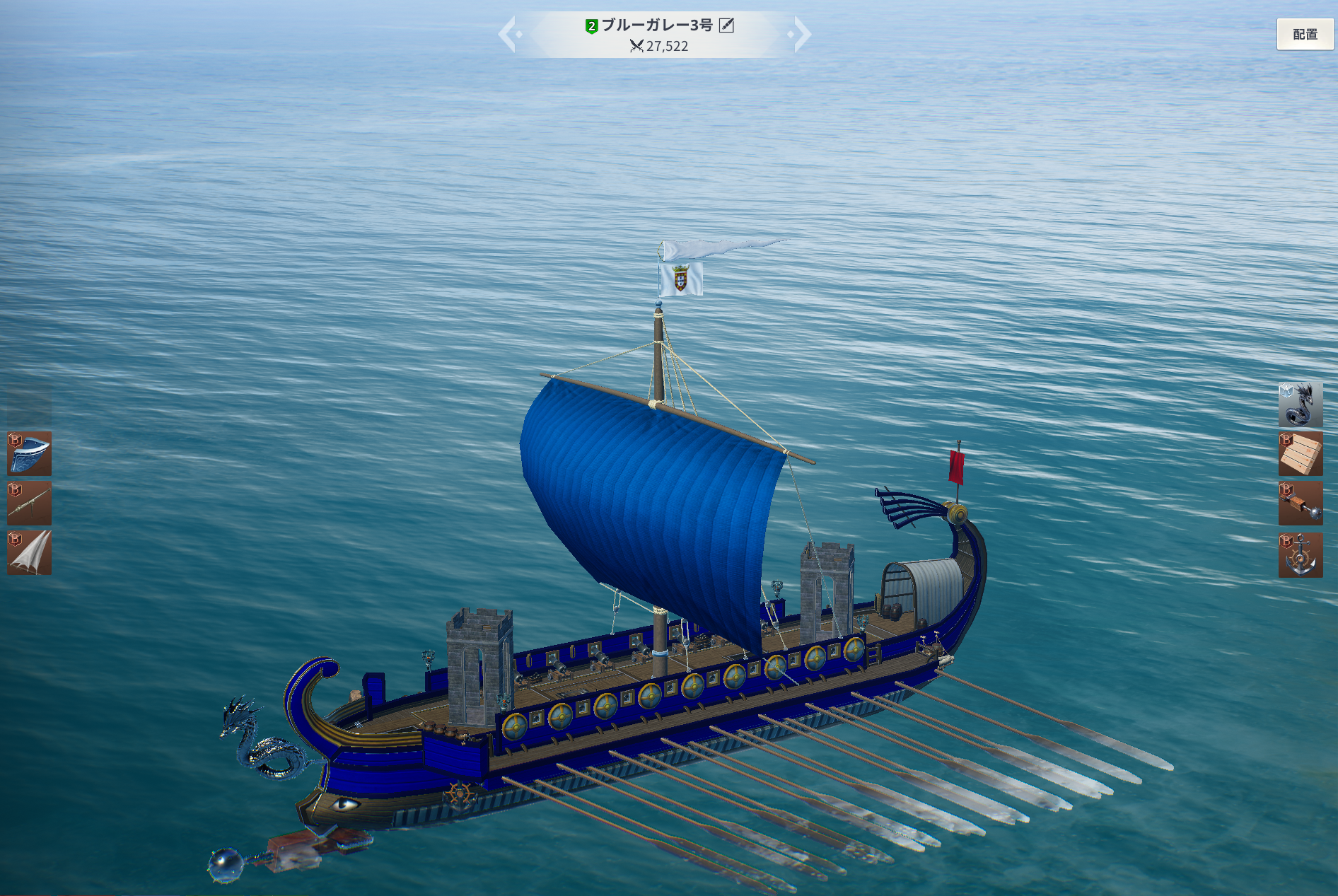1338x896 pixels.
Task: Switch to the previous ship with left arrow
Action: (x=508, y=34)
